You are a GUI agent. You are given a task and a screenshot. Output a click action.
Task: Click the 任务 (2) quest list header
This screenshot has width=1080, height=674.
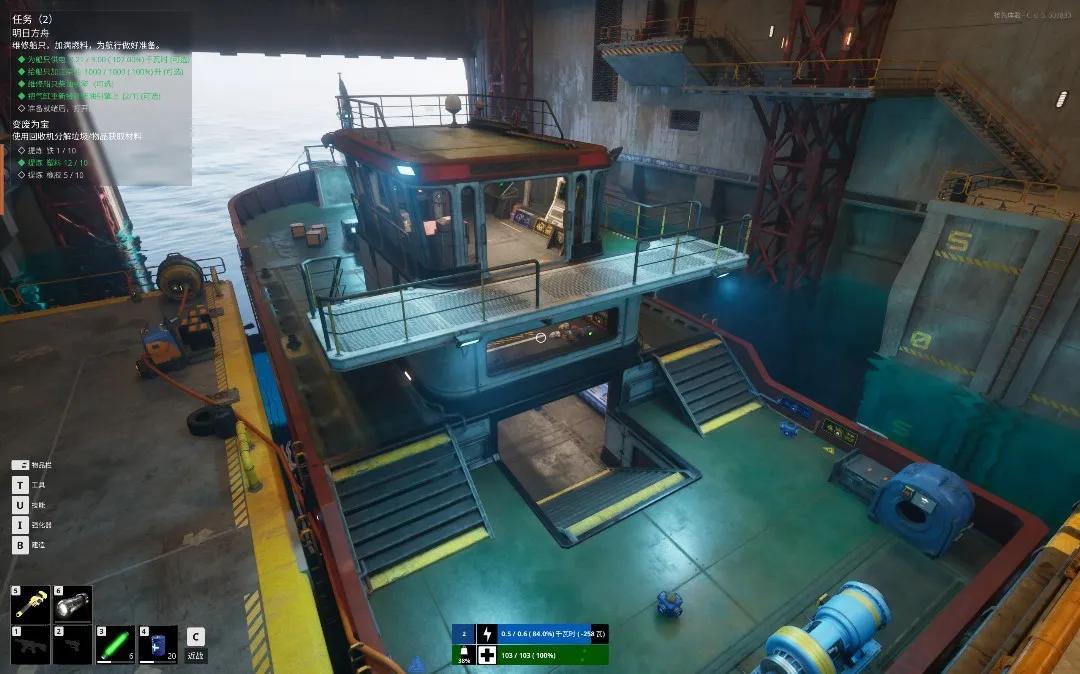tap(33, 18)
